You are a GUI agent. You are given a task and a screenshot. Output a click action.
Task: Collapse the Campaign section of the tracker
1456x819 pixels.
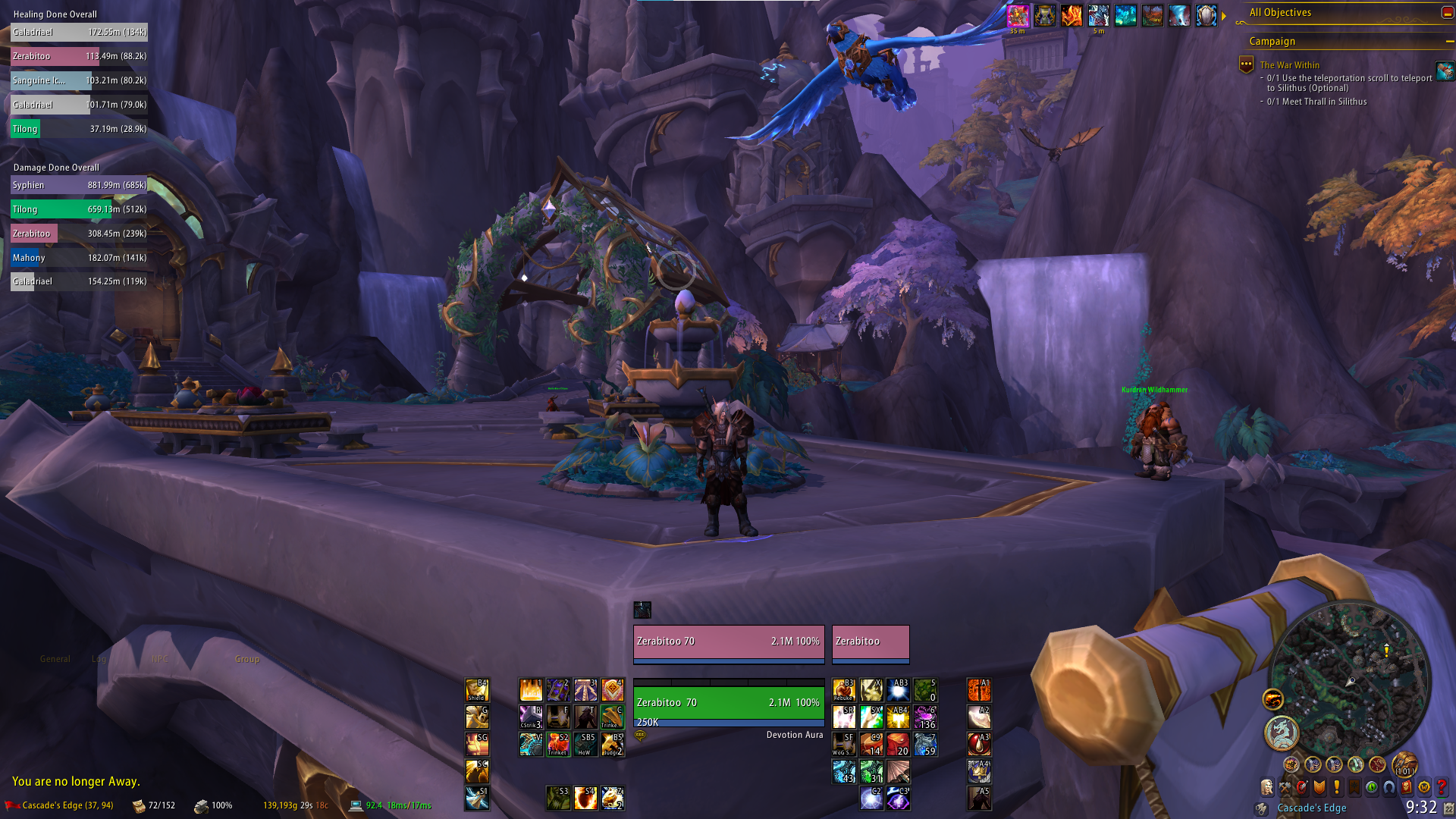(x=1451, y=42)
